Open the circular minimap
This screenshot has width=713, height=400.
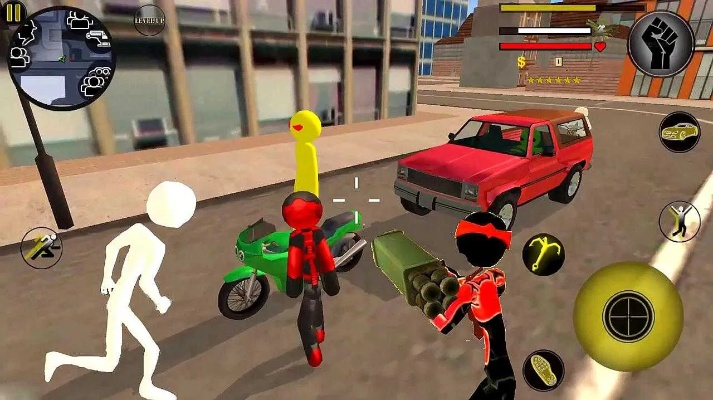pos(61,58)
